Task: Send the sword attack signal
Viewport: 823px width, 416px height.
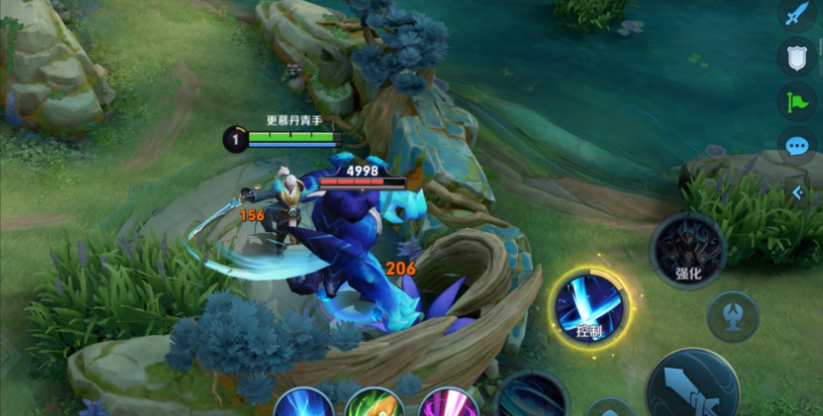Action: 796,14
